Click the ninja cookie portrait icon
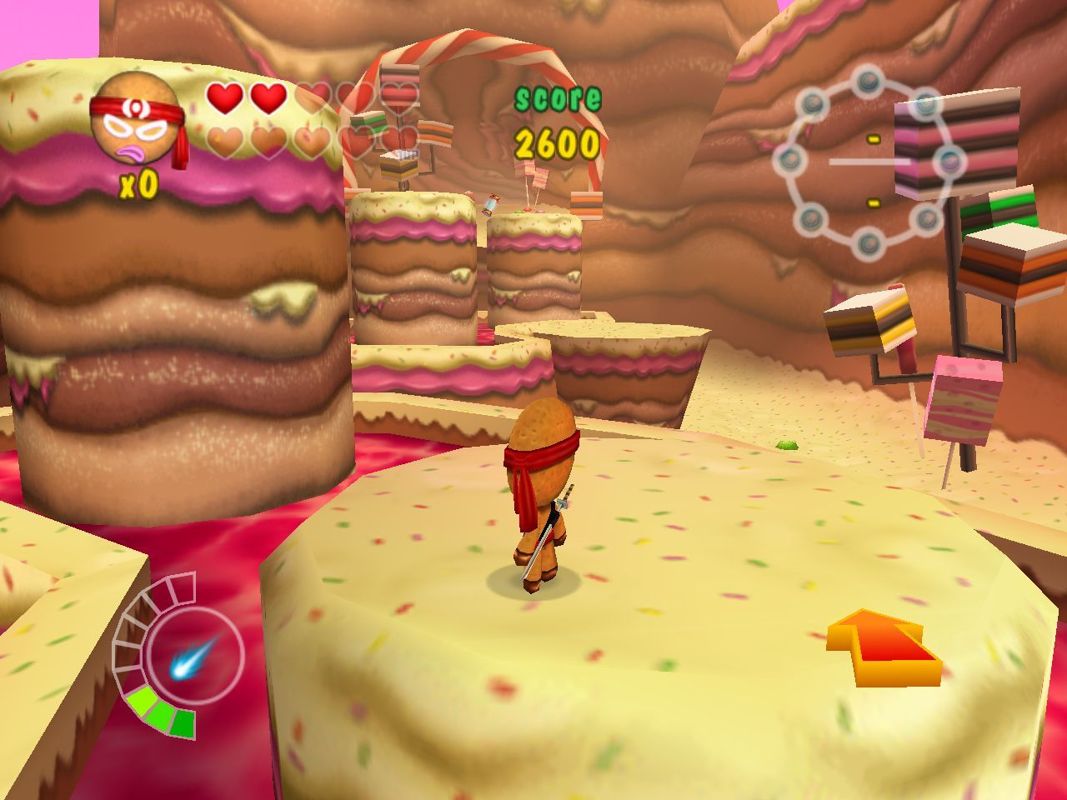The width and height of the screenshot is (1067, 800). click(136, 122)
